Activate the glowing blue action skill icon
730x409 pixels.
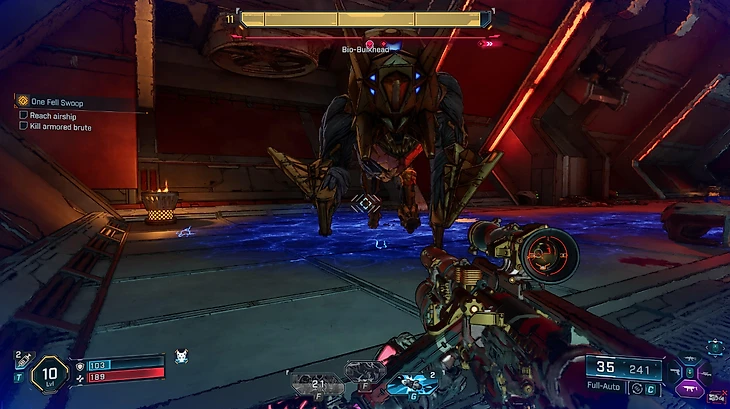(x=409, y=383)
